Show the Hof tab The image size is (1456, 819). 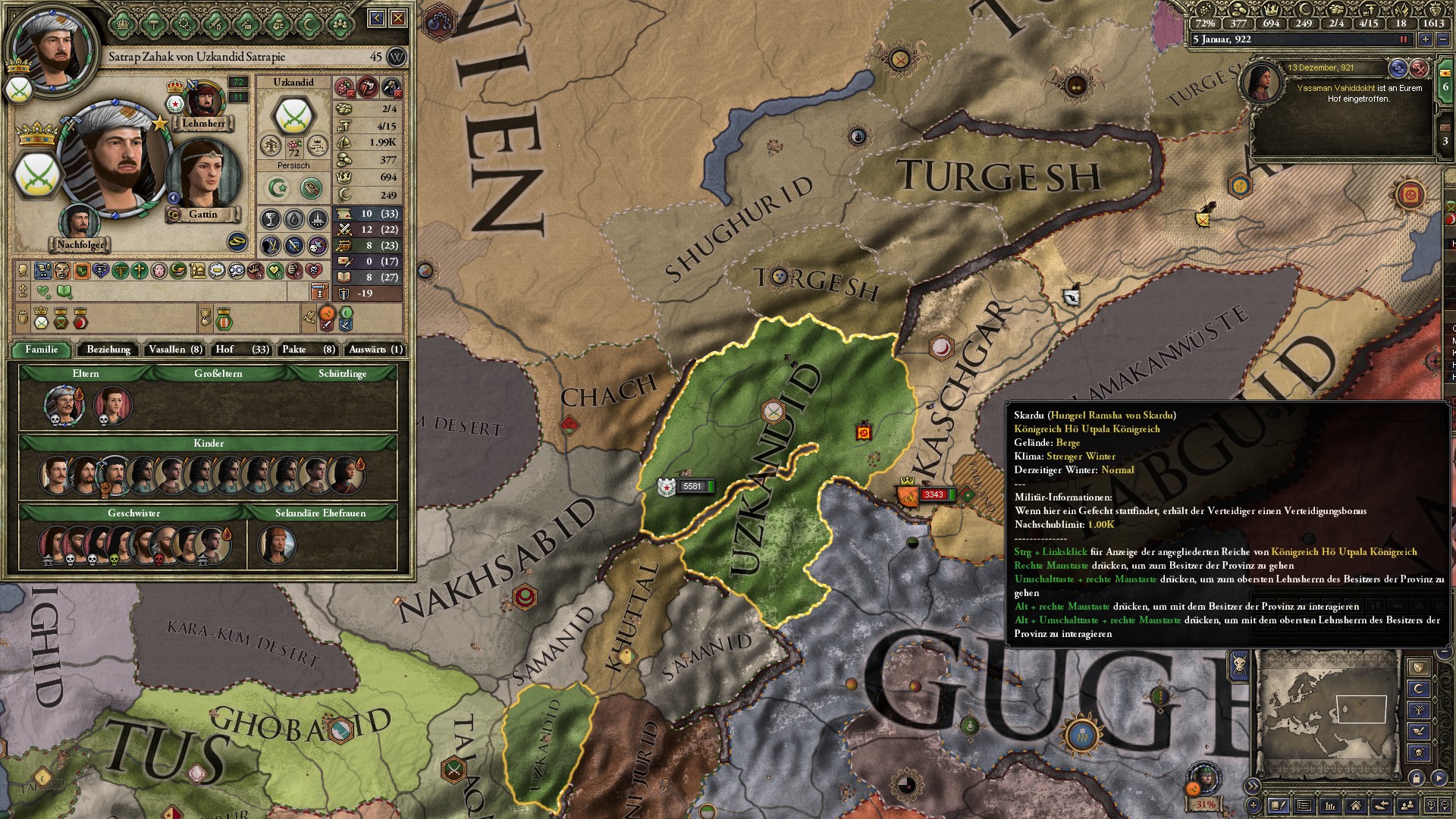point(242,350)
